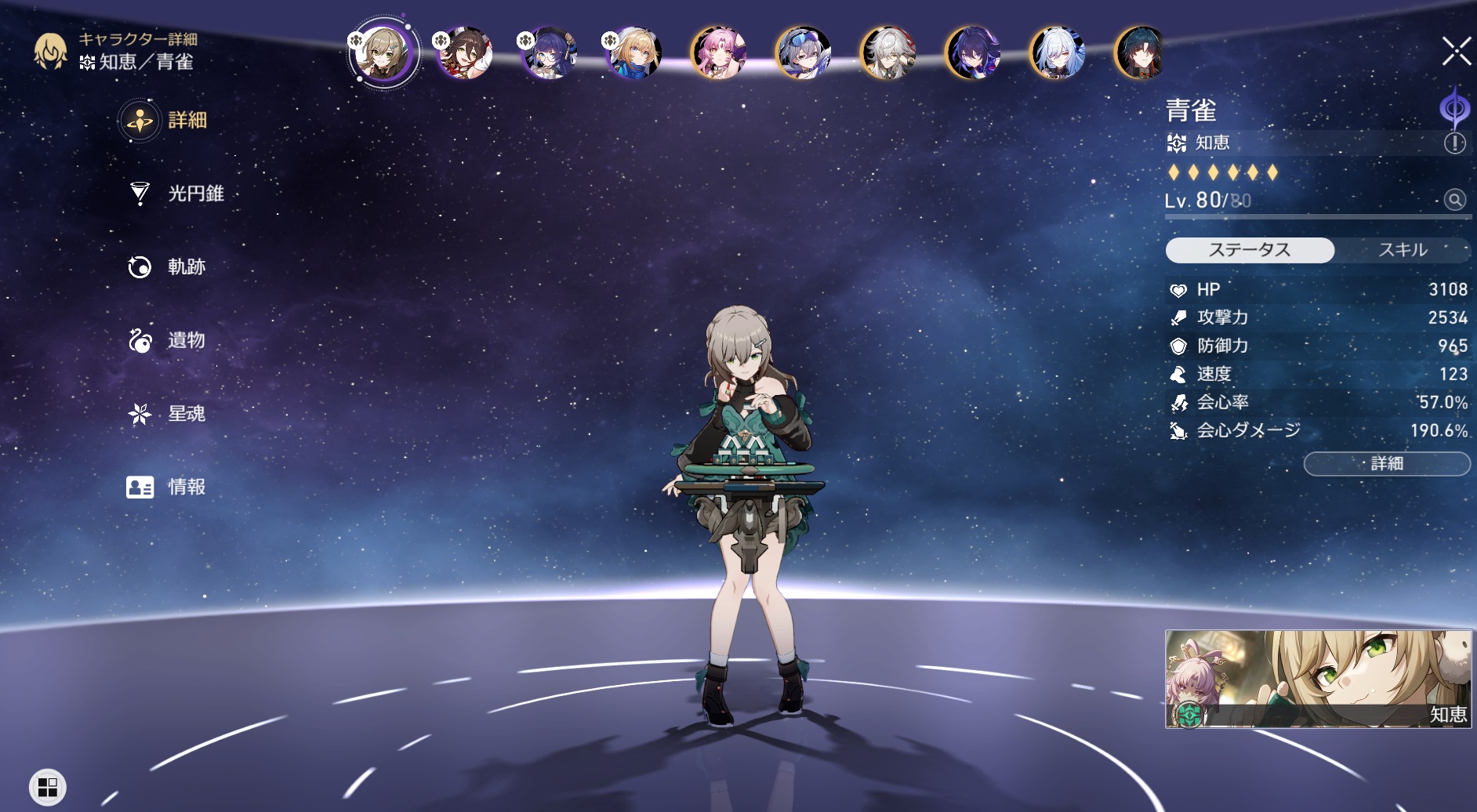Close the character details screen
Screen dimensions: 1477x812
click(x=1456, y=53)
